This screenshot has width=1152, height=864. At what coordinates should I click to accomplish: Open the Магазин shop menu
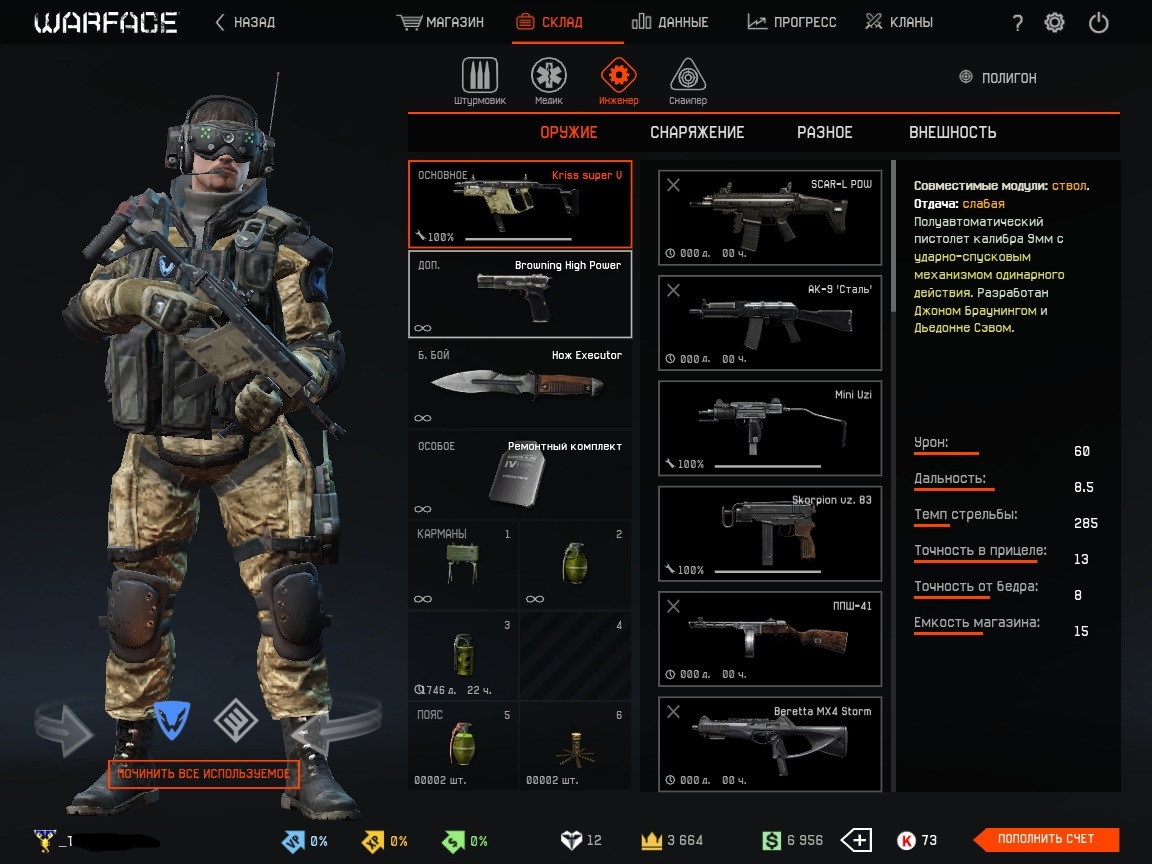[x=440, y=22]
